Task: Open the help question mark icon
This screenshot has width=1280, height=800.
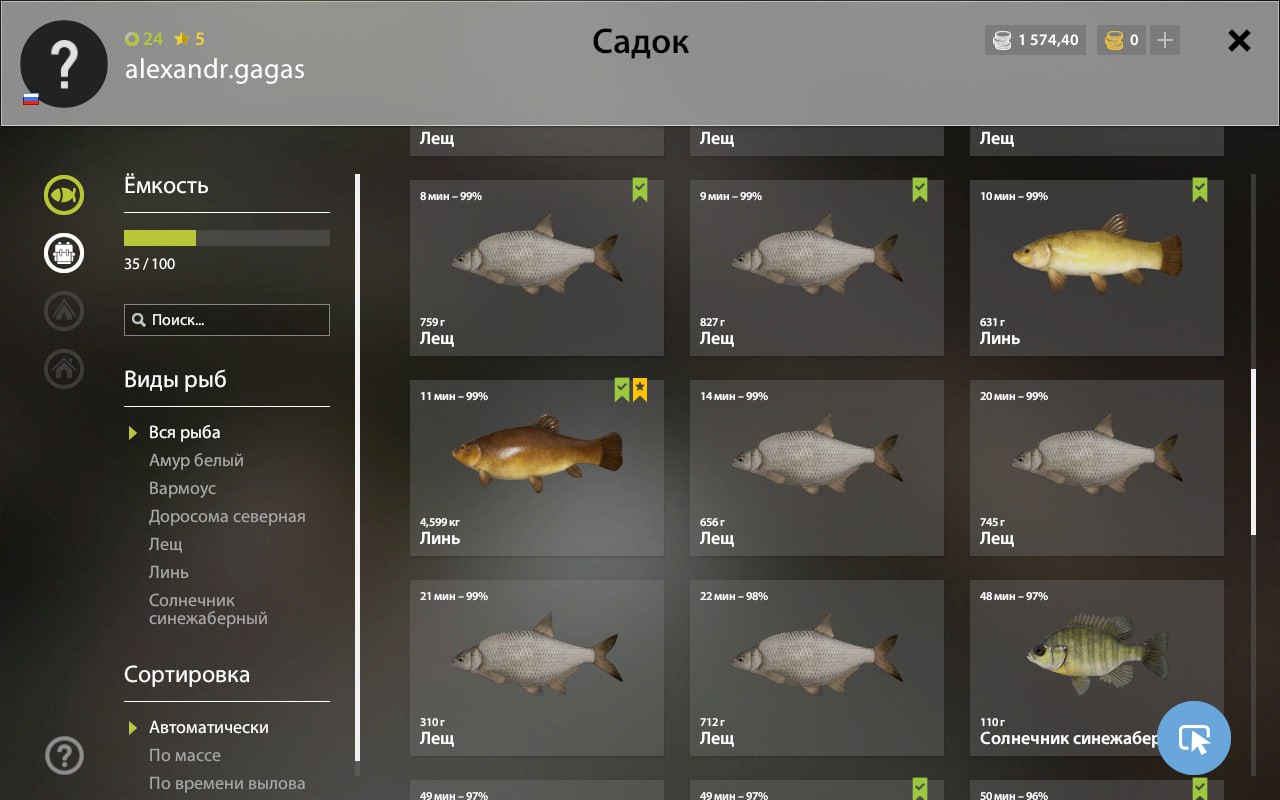Action: [x=64, y=755]
